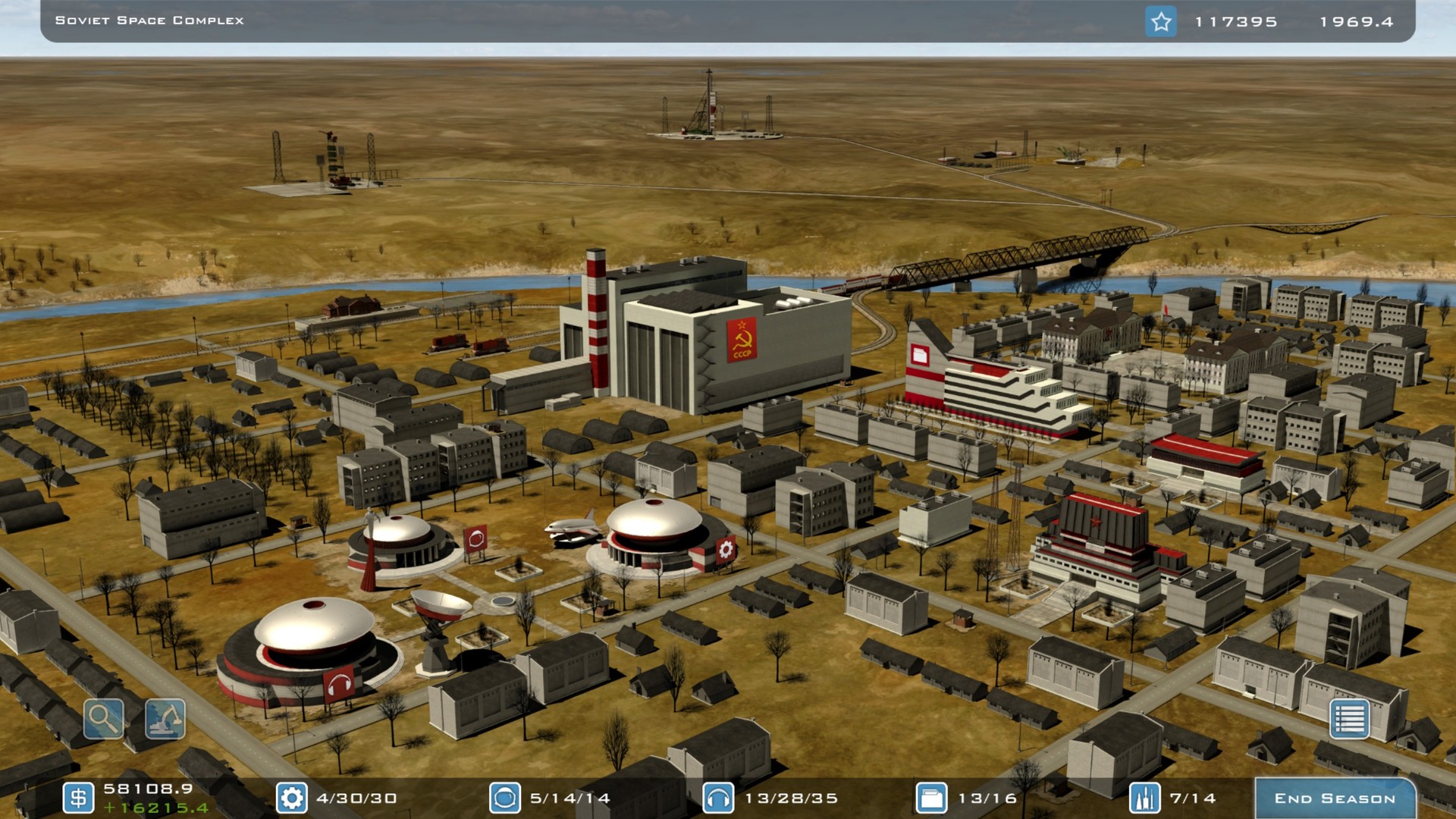Click the cosmonaut helmet icon showing 5/14/14

coord(502,798)
